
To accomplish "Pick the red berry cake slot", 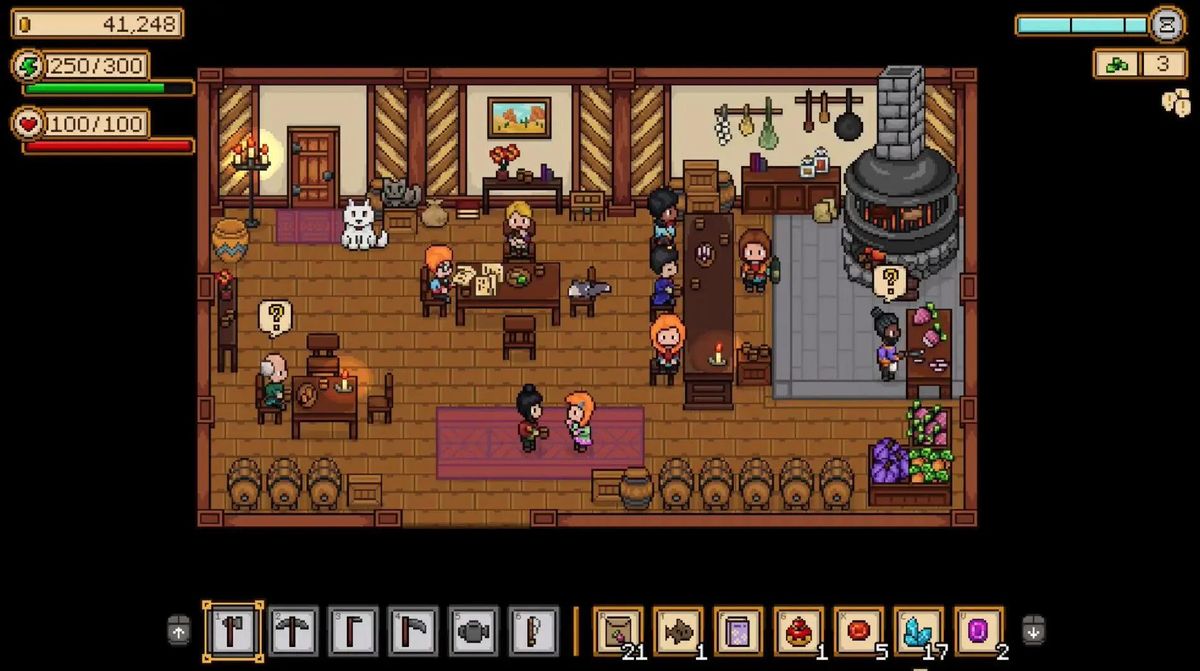I will 798,631.
